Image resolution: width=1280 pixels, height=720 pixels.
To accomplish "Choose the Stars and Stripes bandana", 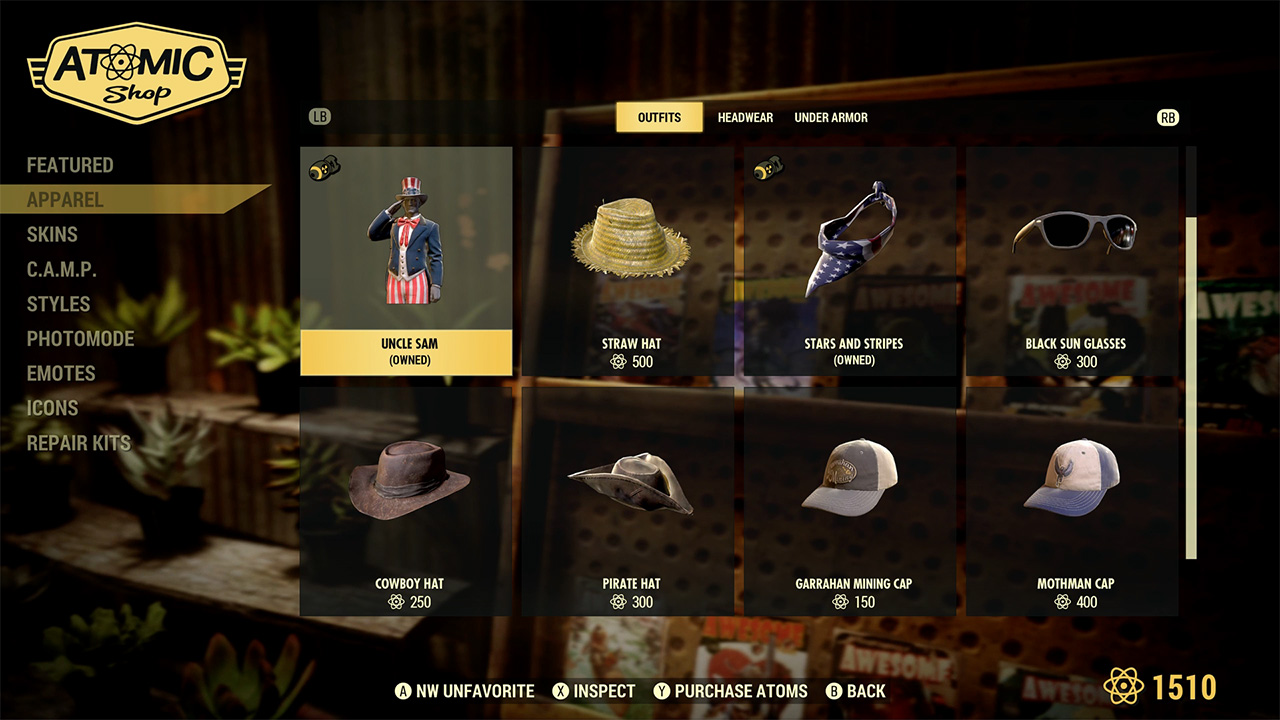I will [853, 261].
